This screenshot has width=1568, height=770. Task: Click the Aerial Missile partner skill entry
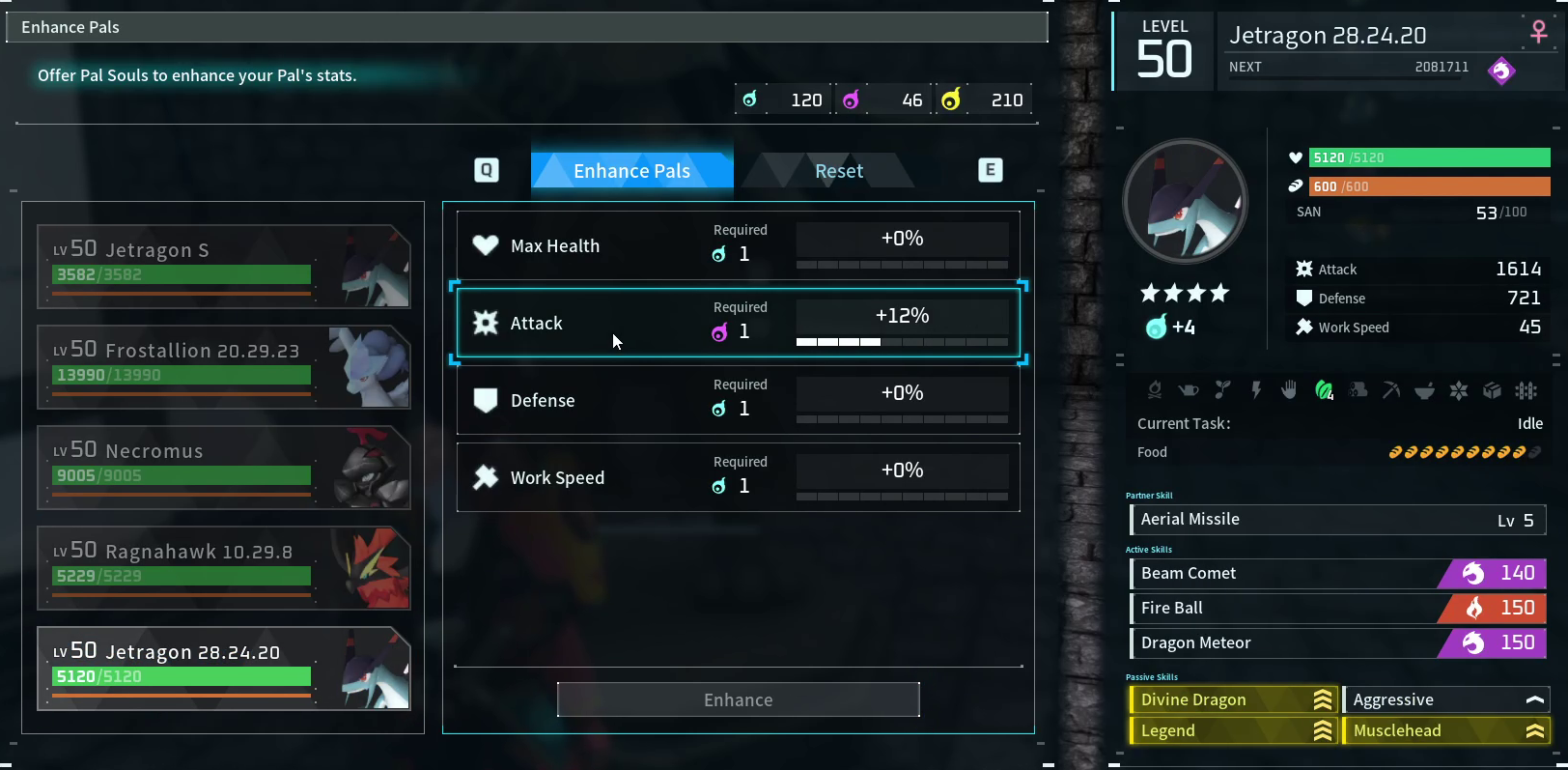1336,519
